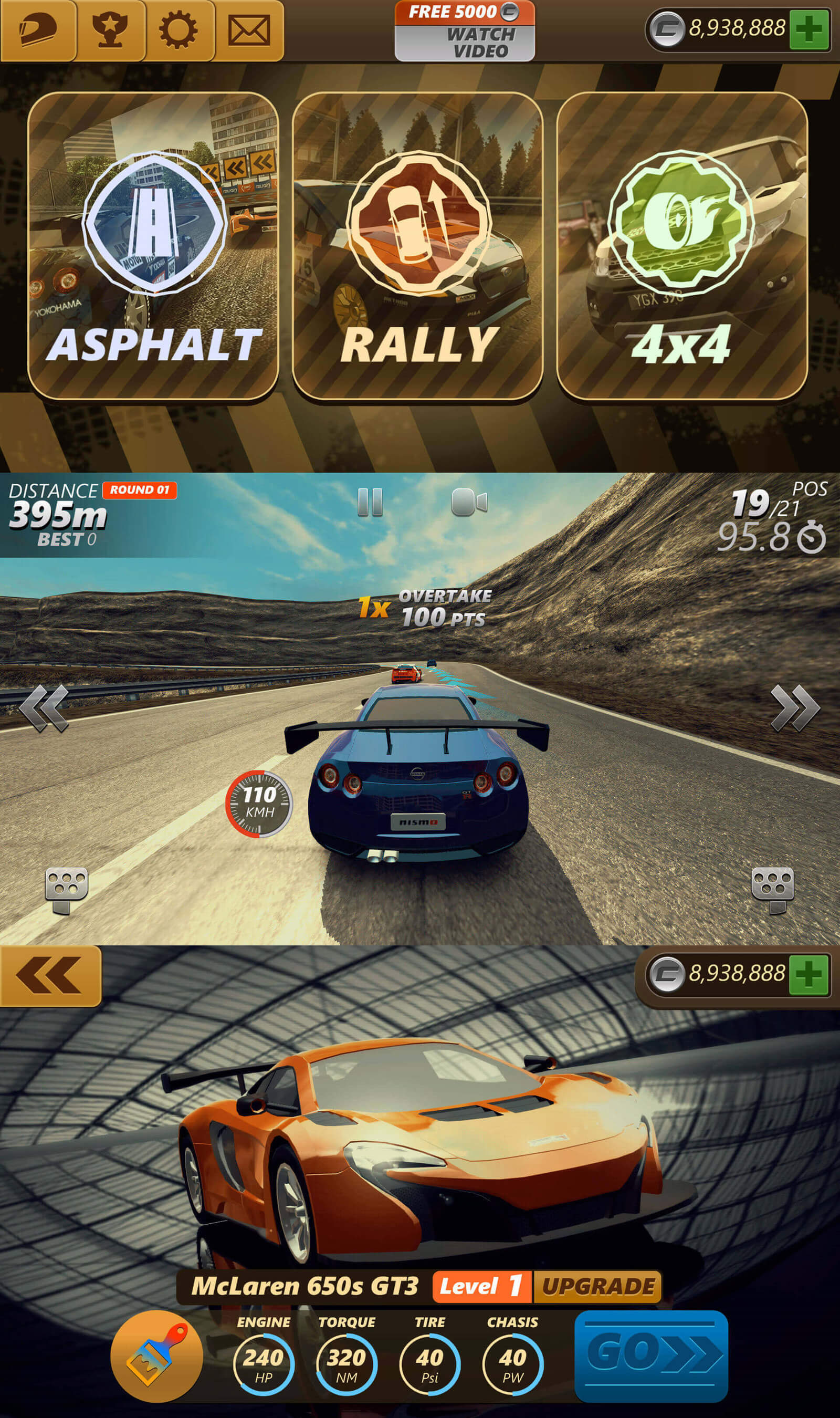
Task: Select the Asphalt race mode
Action: pyautogui.click(x=153, y=245)
